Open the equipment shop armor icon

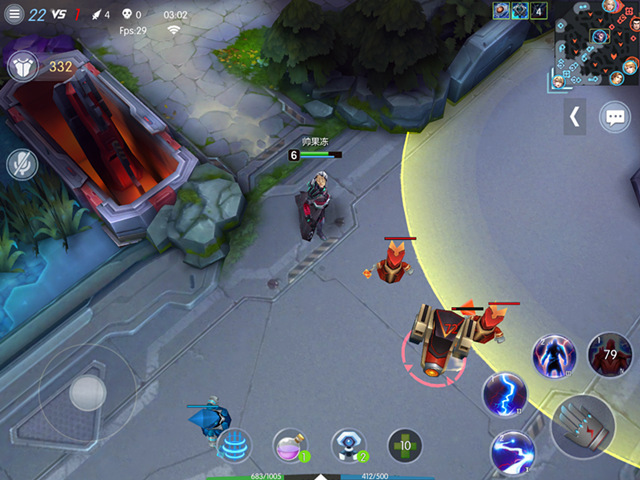coord(22,67)
